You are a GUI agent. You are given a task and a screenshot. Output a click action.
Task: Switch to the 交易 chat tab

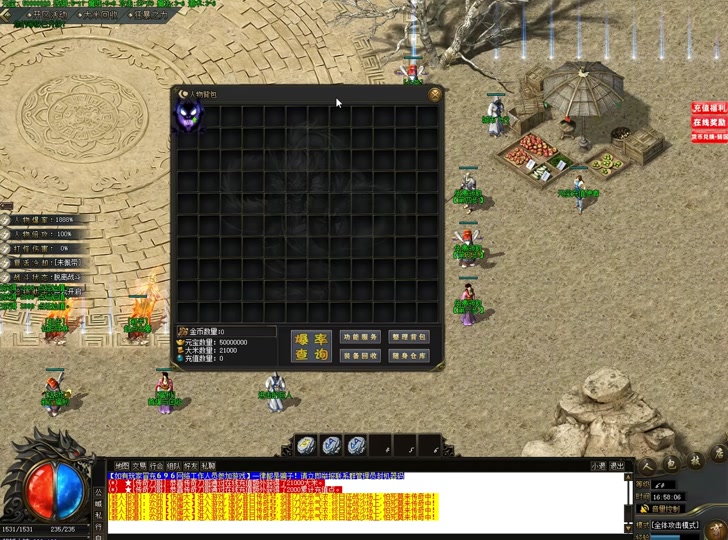(139, 465)
